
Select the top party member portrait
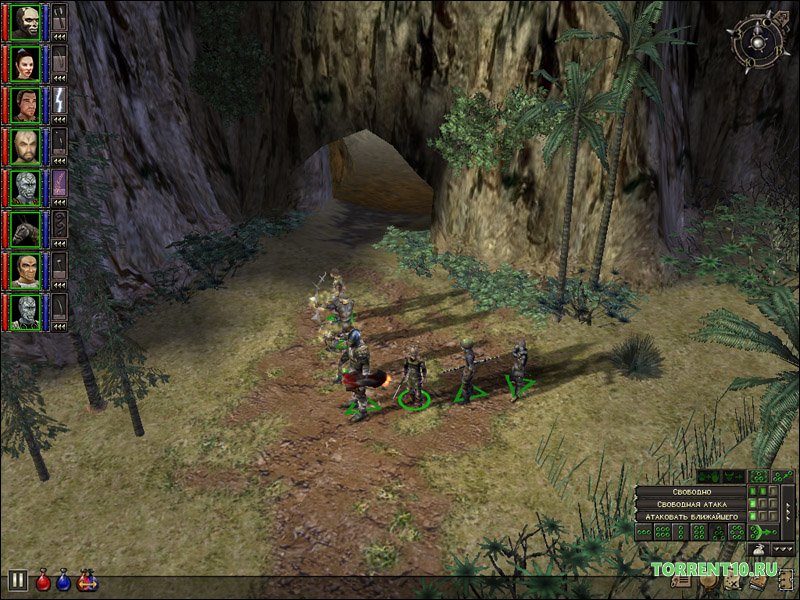[25, 22]
